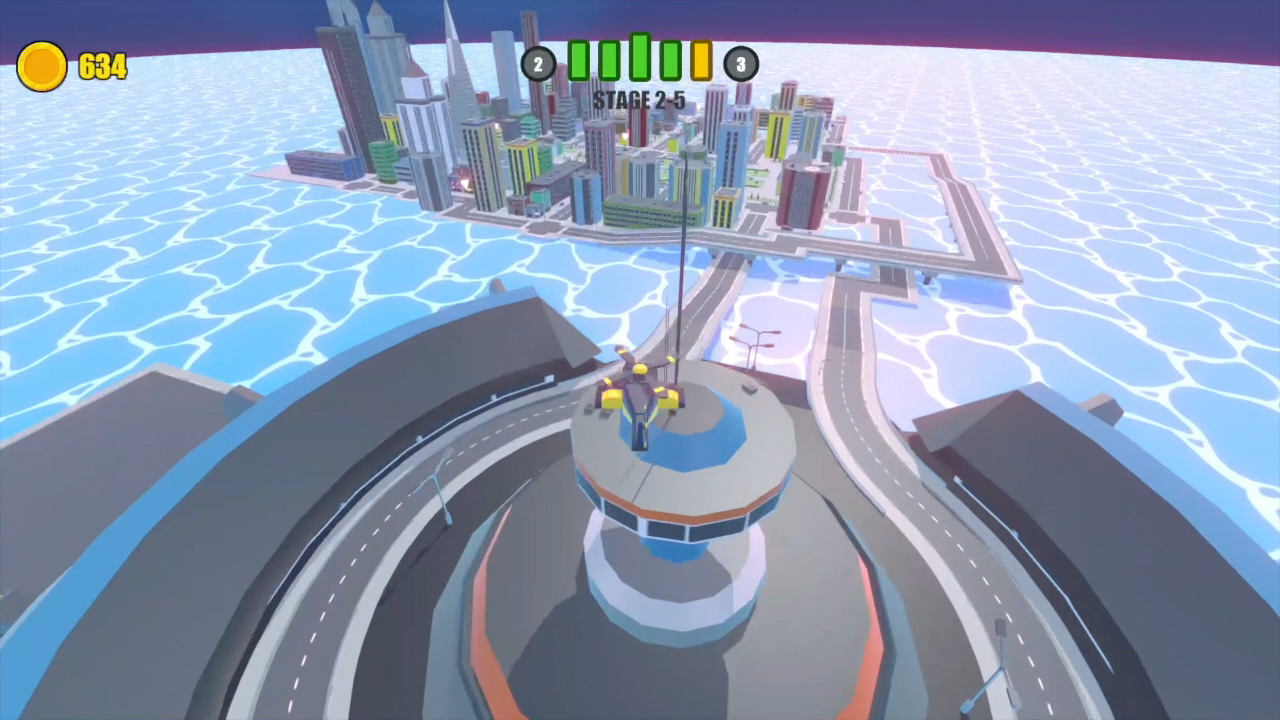Click the coin counter showing 634
This screenshot has height=720, width=1280.
[x=101, y=66]
